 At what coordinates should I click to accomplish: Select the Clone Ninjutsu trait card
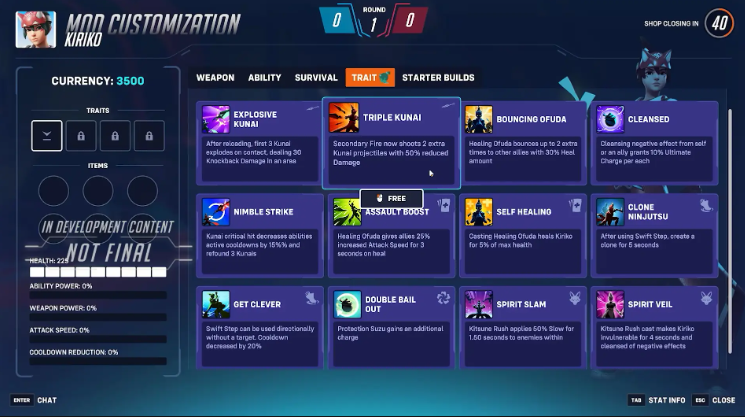click(x=655, y=237)
